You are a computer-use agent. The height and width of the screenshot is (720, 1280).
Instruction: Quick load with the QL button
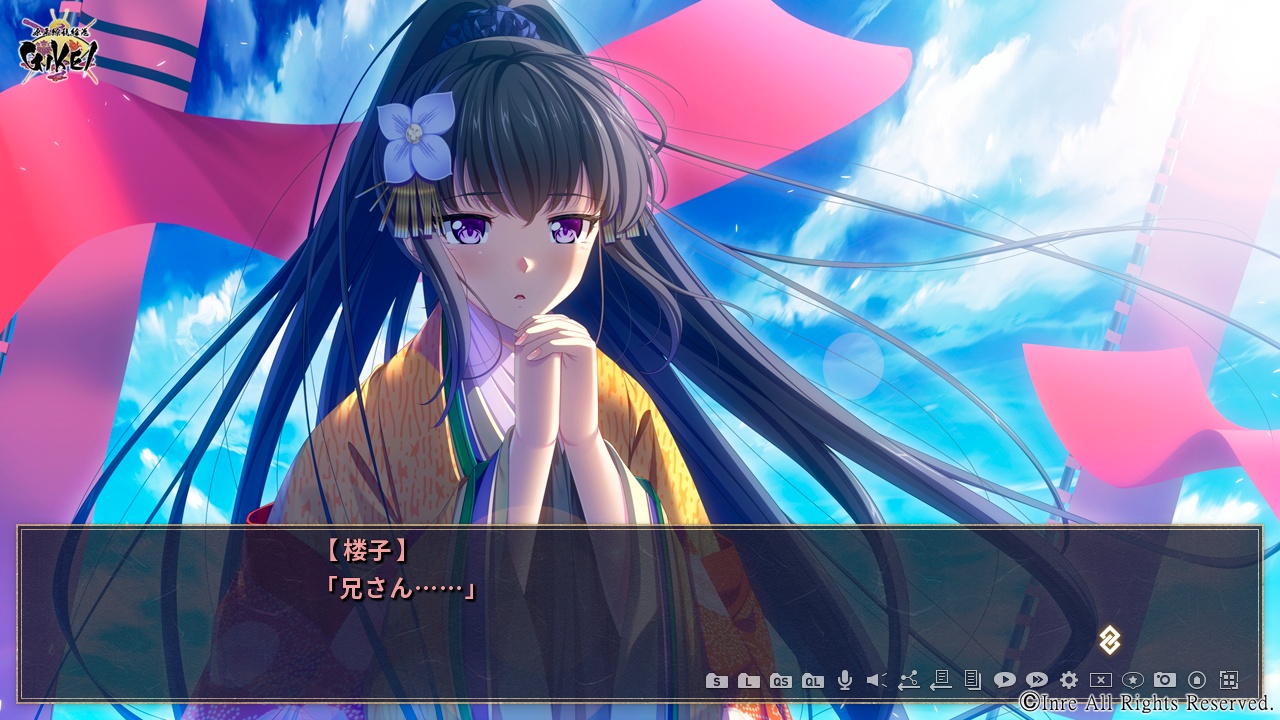(x=813, y=681)
